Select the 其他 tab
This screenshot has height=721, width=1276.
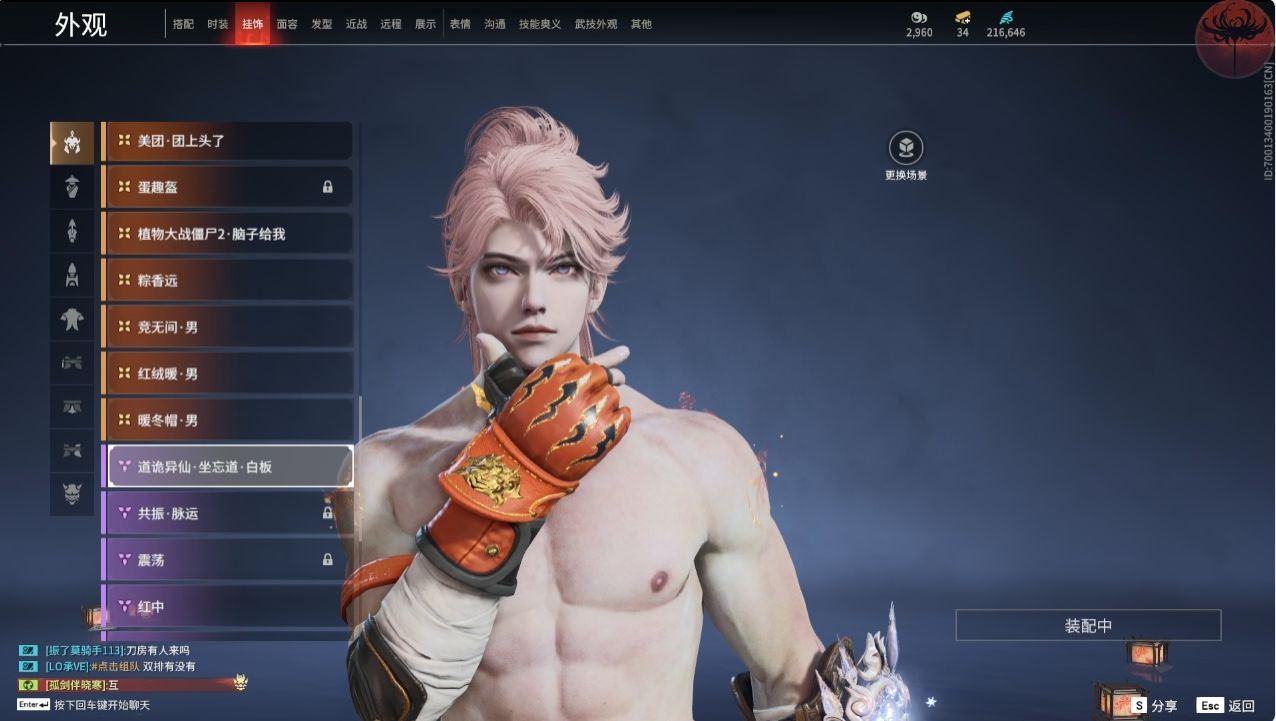pos(641,24)
